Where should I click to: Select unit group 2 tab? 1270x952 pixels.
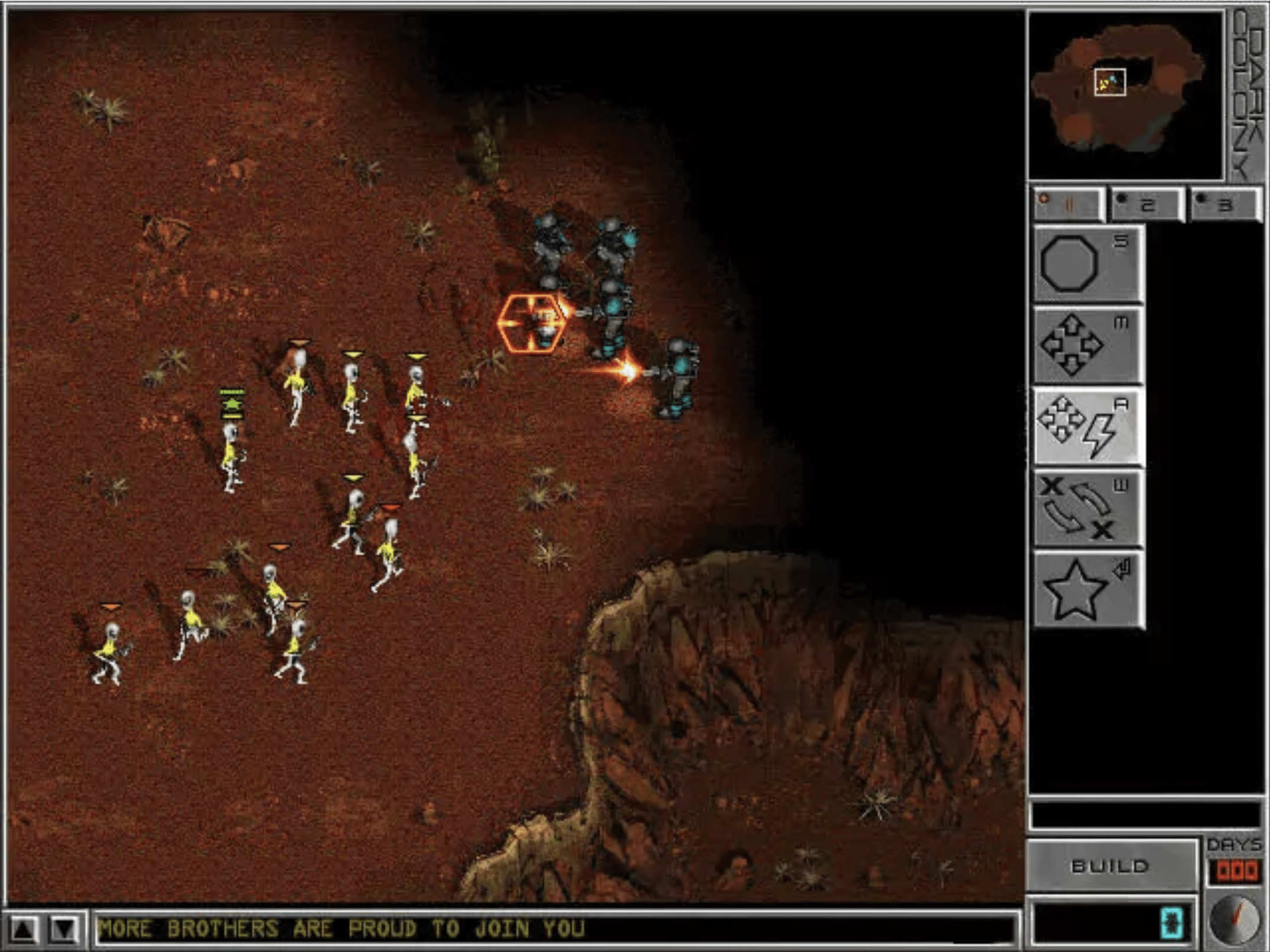coord(1147,205)
